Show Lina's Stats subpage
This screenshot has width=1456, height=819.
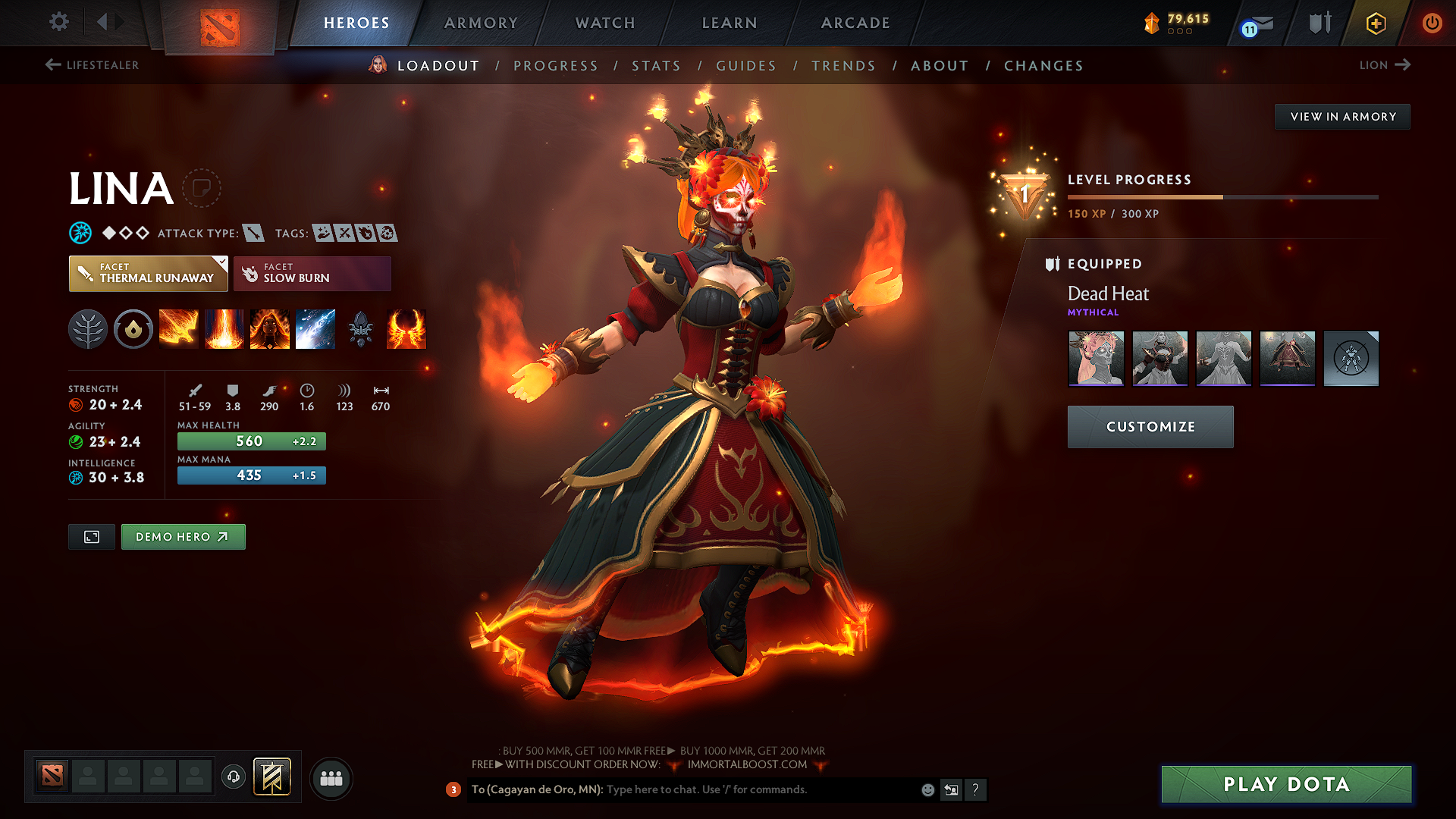coord(656,66)
